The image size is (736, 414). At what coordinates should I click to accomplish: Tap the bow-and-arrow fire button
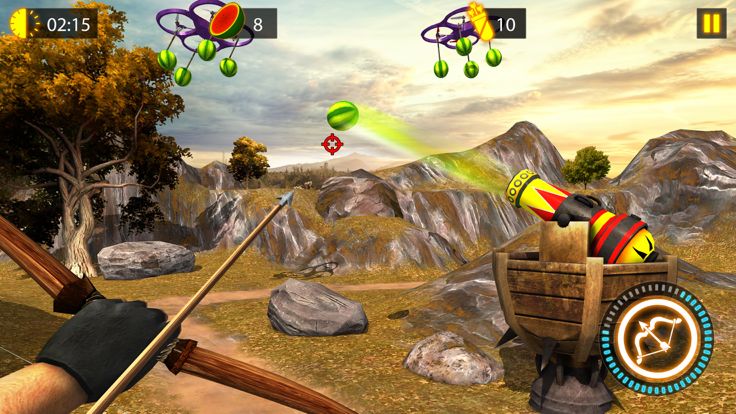(x=657, y=337)
